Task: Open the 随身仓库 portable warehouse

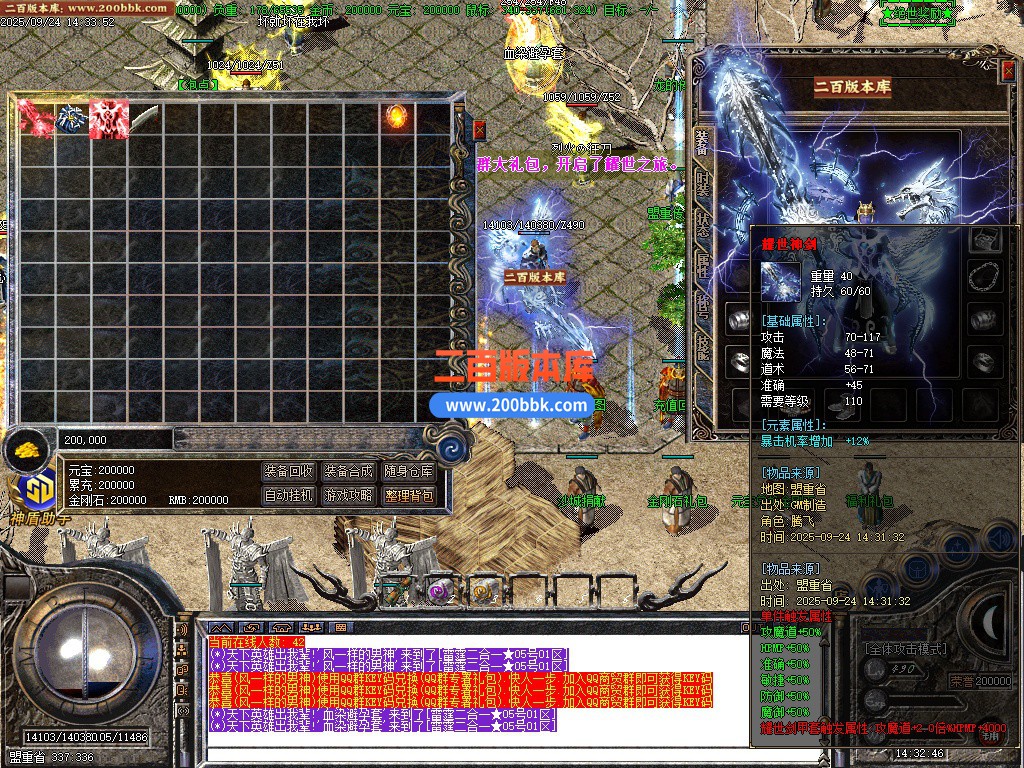Action: (408, 471)
